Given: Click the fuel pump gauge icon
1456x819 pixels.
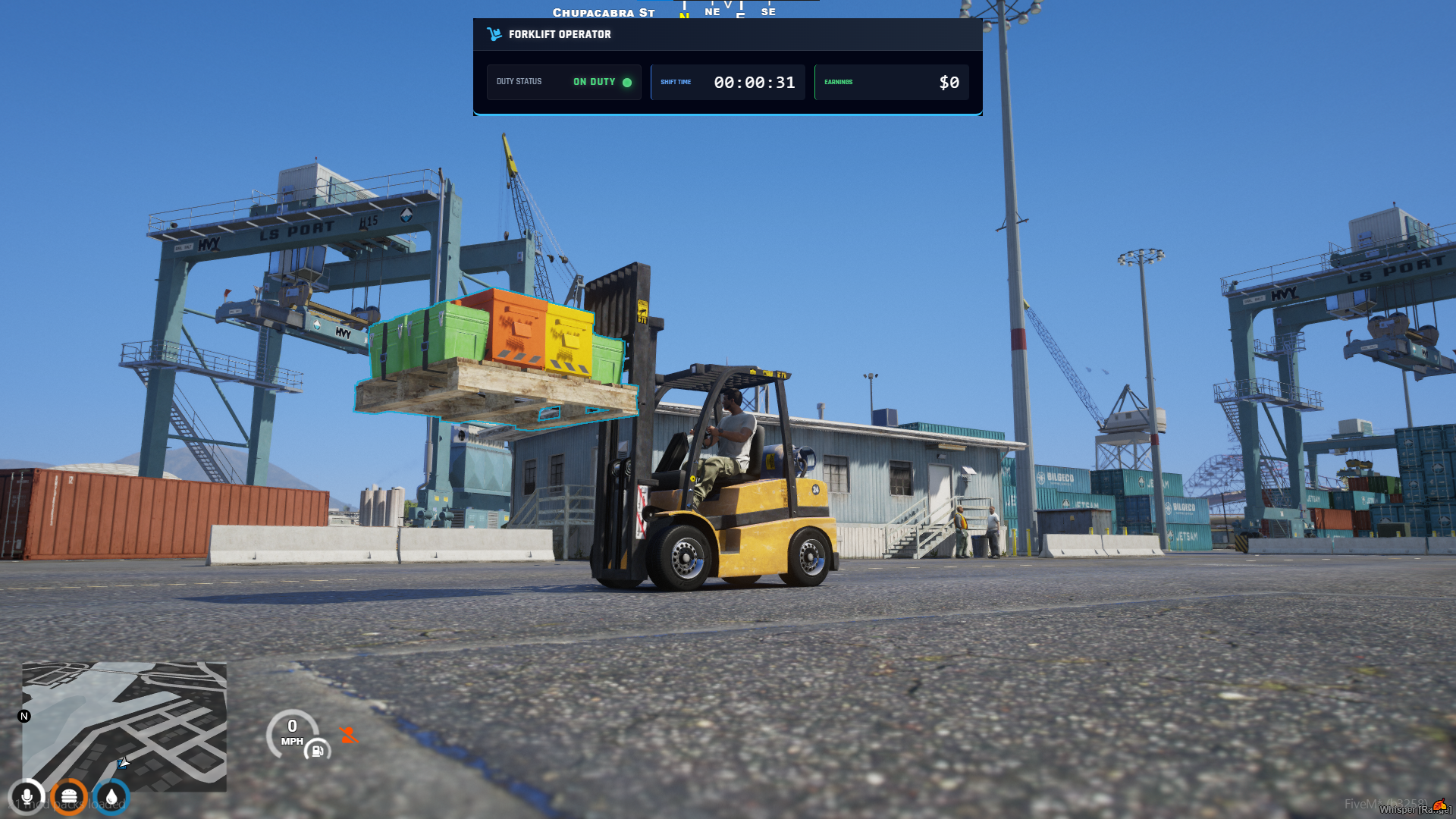Looking at the screenshot, I should coord(318,751).
